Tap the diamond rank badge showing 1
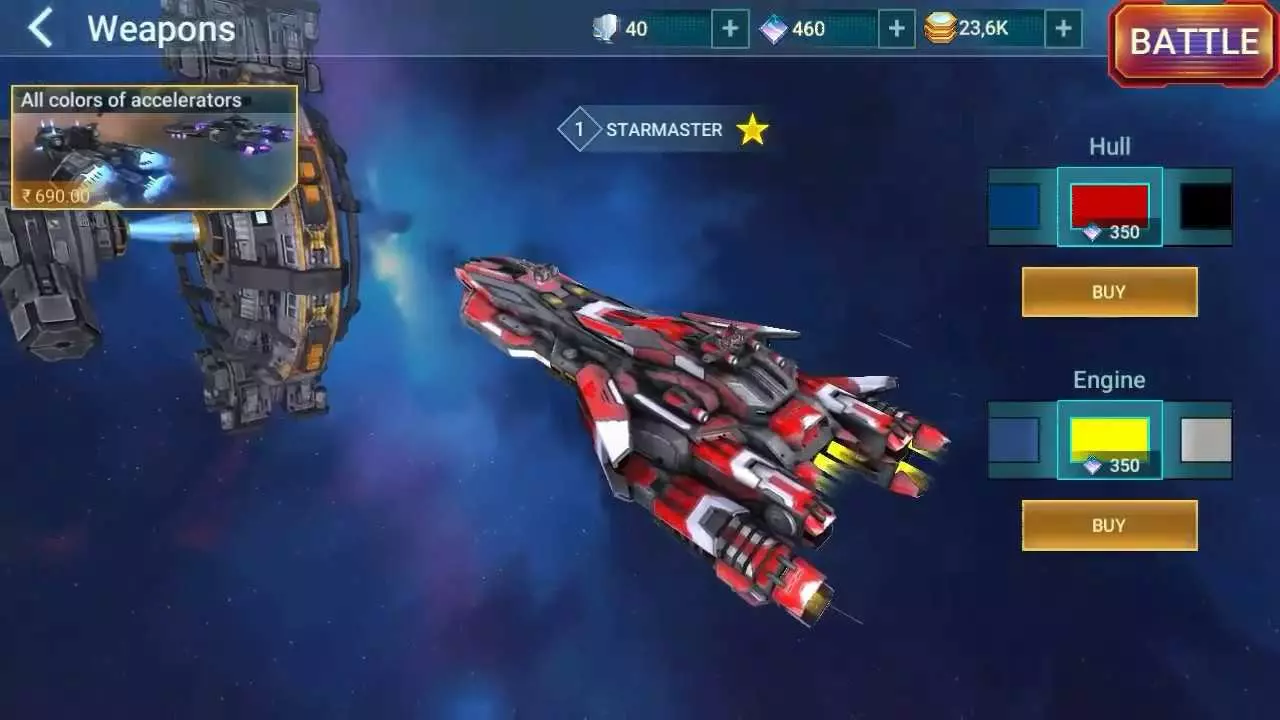1280x720 pixels. coord(578,129)
